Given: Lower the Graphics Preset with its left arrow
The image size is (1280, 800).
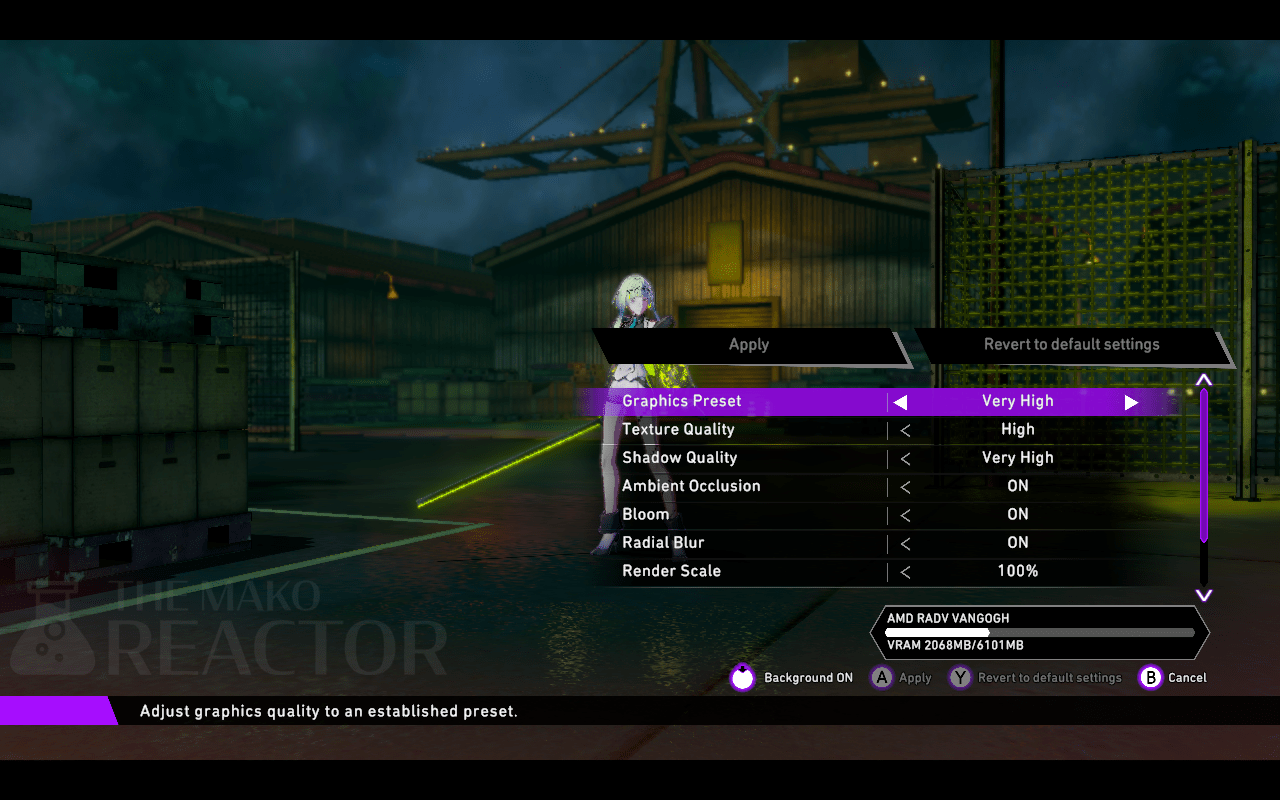Looking at the screenshot, I should coord(900,402).
